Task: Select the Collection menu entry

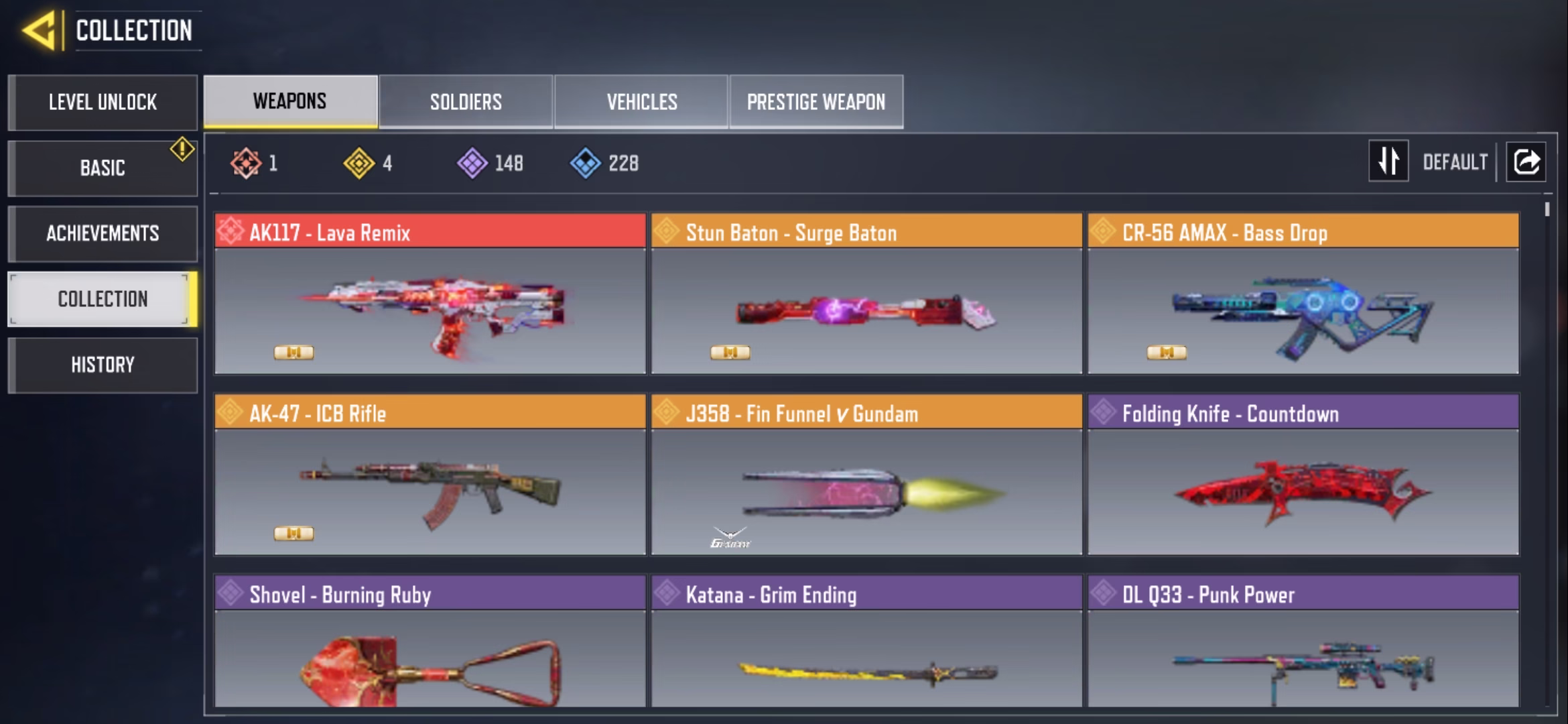Action: click(103, 299)
